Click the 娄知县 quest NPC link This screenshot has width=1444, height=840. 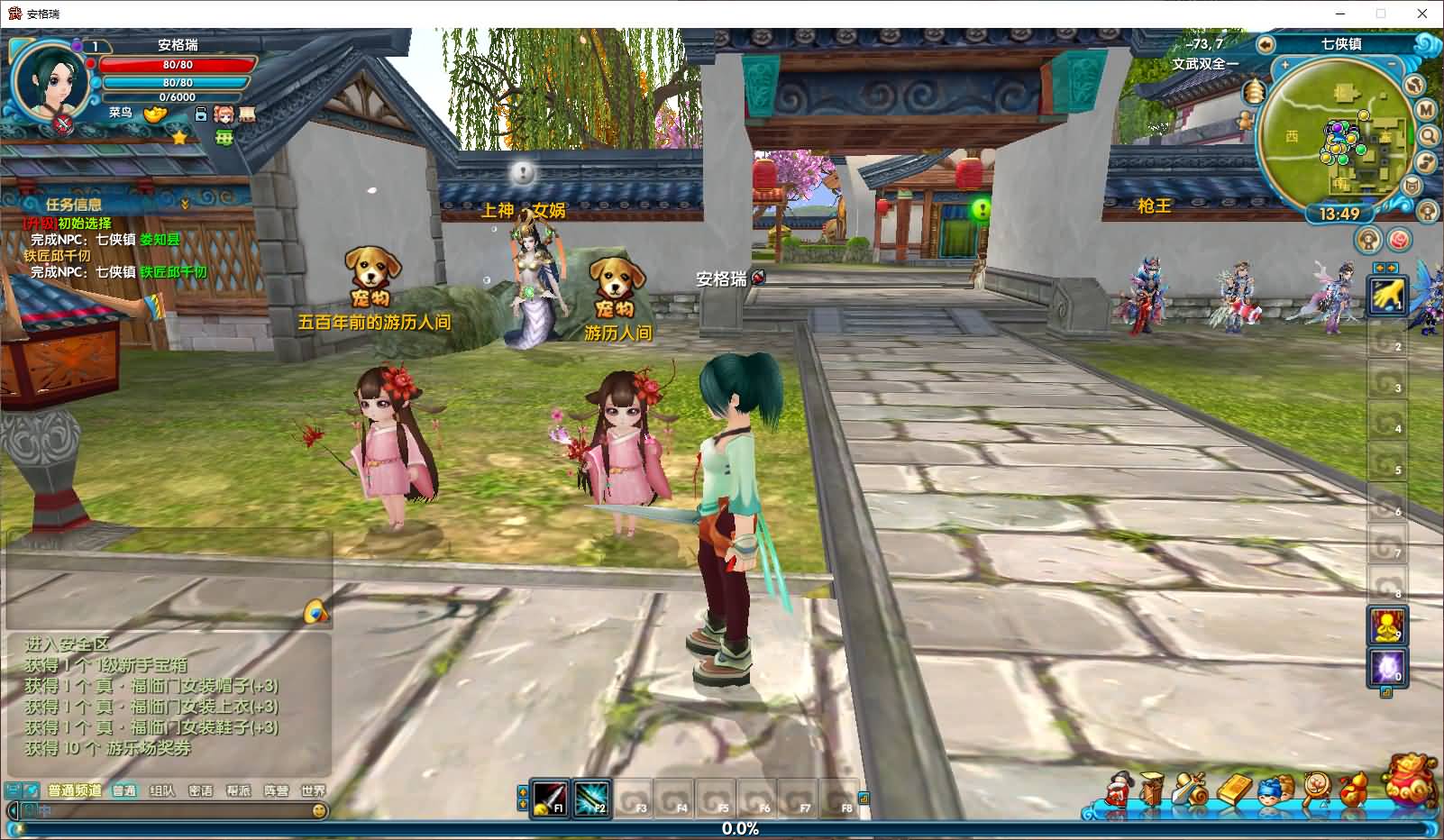(x=160, y=240)
